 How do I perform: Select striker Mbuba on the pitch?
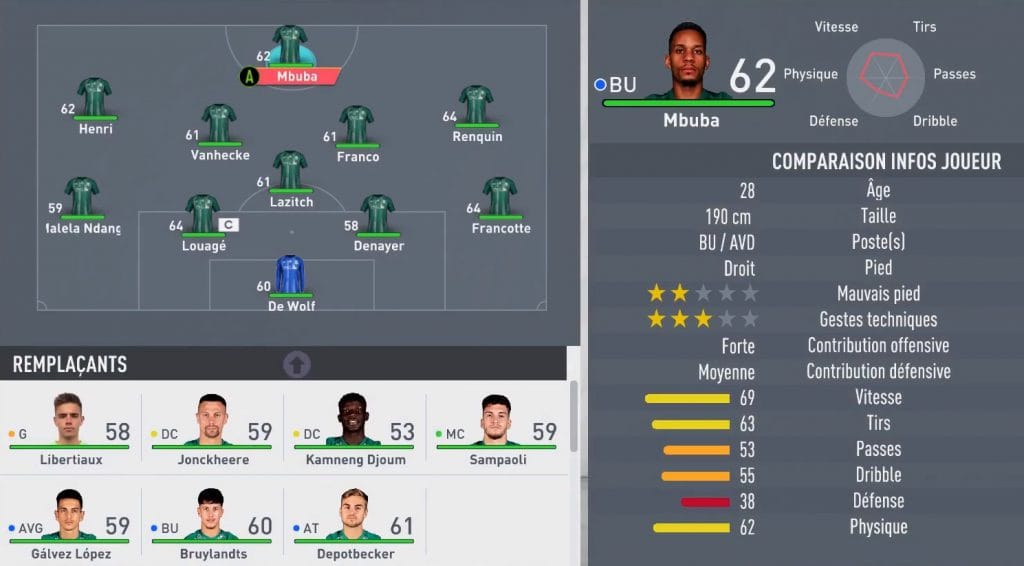click(x=290, y=46)
